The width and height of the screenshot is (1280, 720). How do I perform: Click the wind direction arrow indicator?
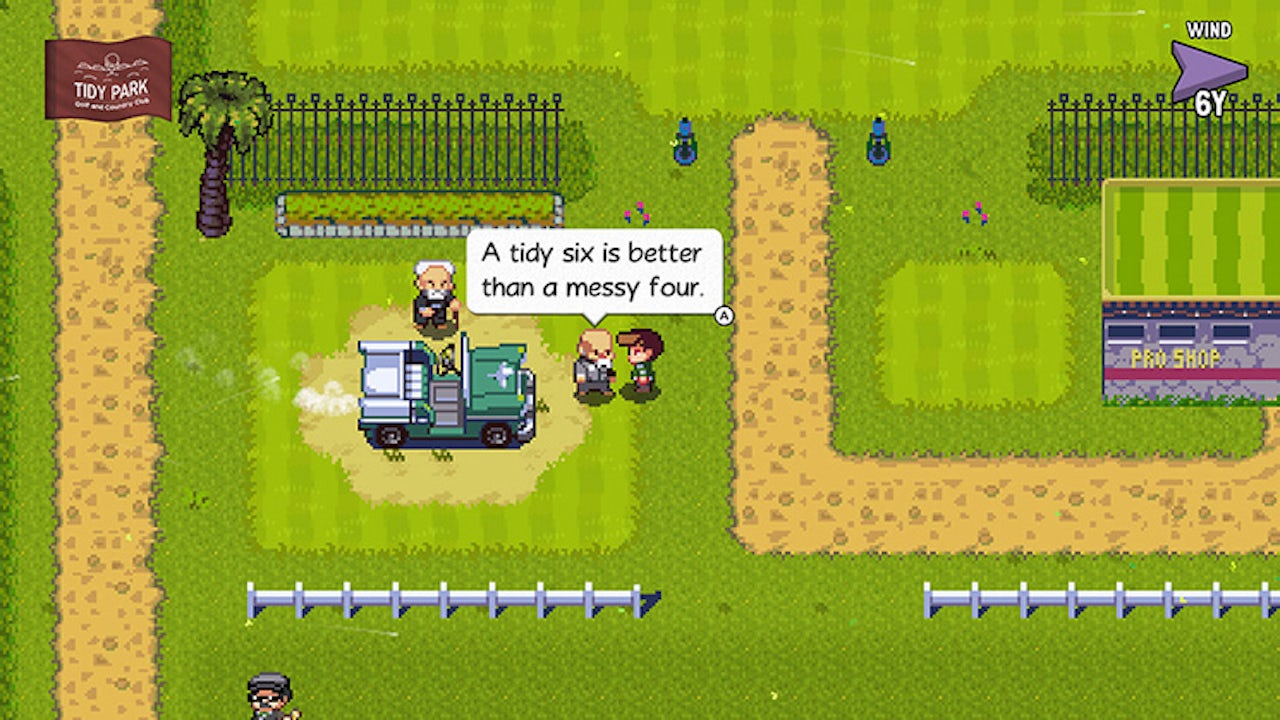pos(1210,68)
